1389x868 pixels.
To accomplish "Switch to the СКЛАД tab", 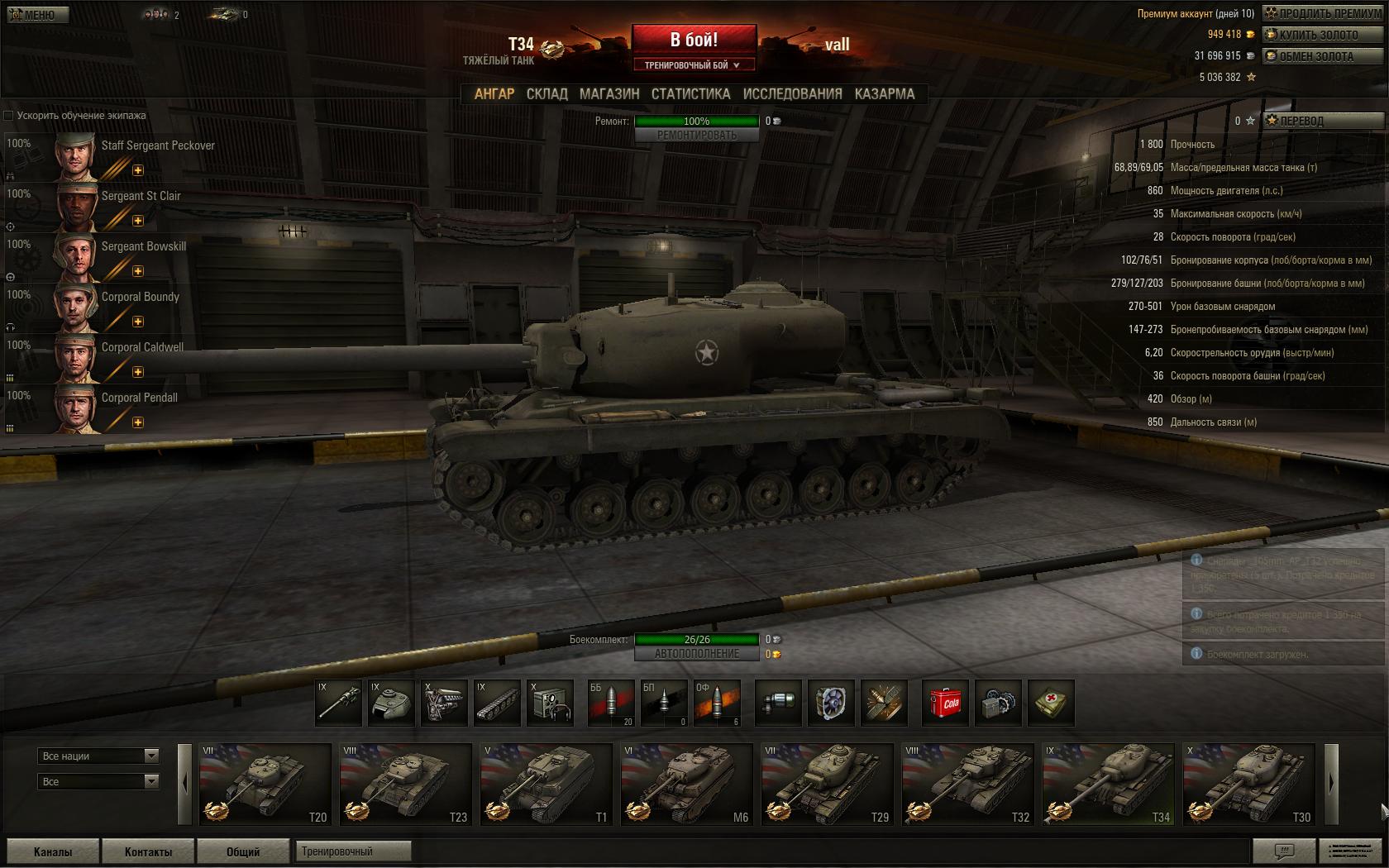I will tap(547, 93).
